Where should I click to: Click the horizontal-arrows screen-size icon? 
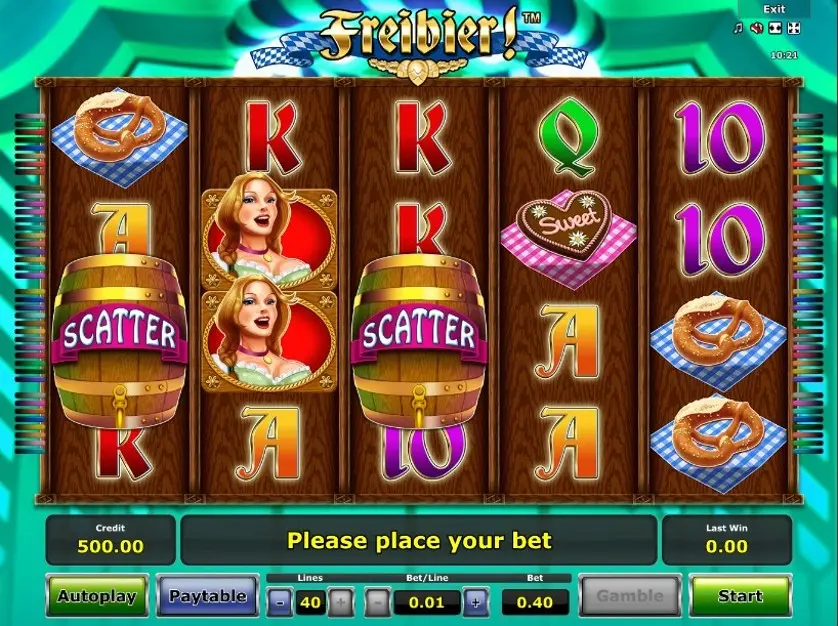pyautogui.click(x=776, y=28)
